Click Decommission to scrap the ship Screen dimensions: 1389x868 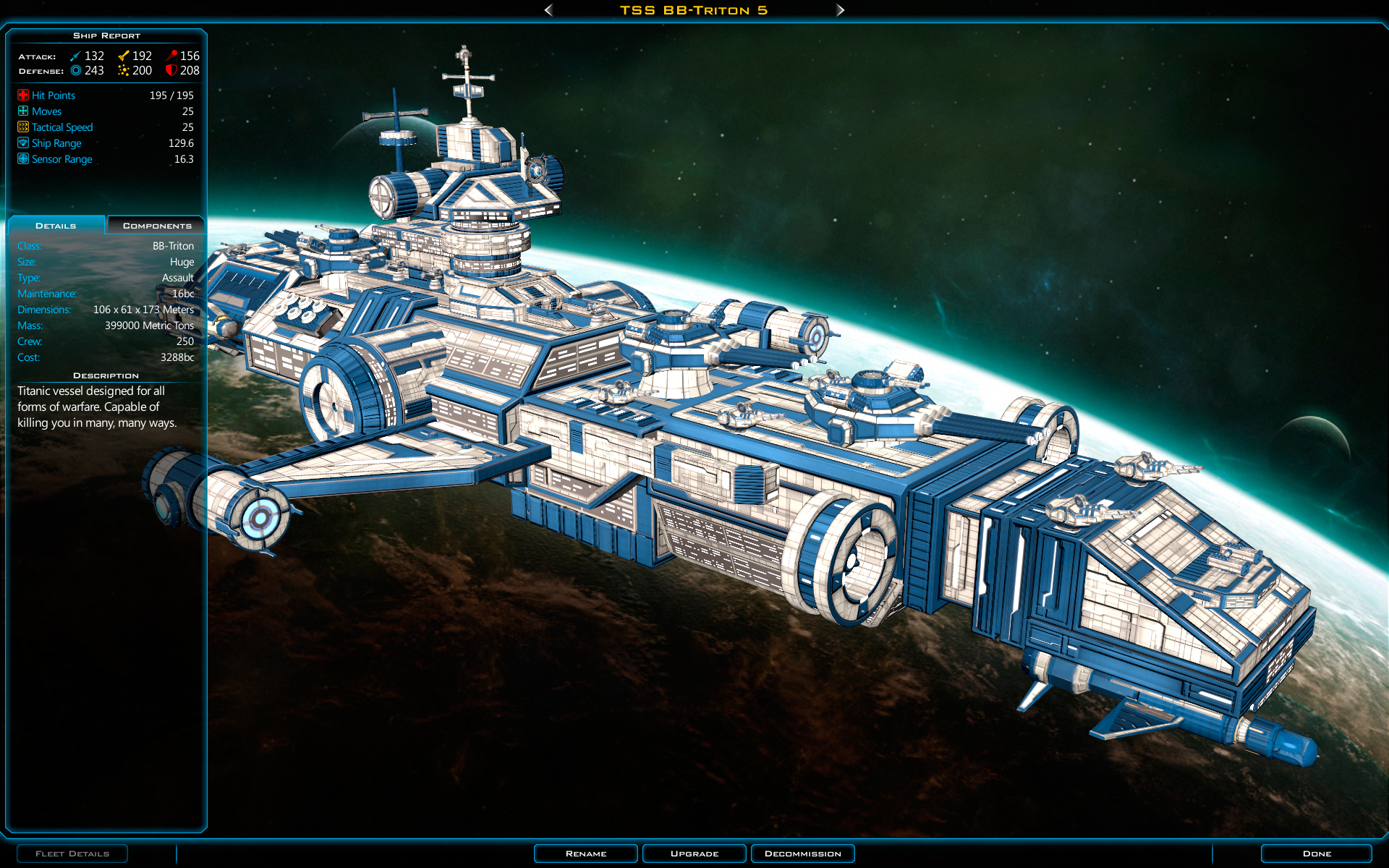(802, 854)
